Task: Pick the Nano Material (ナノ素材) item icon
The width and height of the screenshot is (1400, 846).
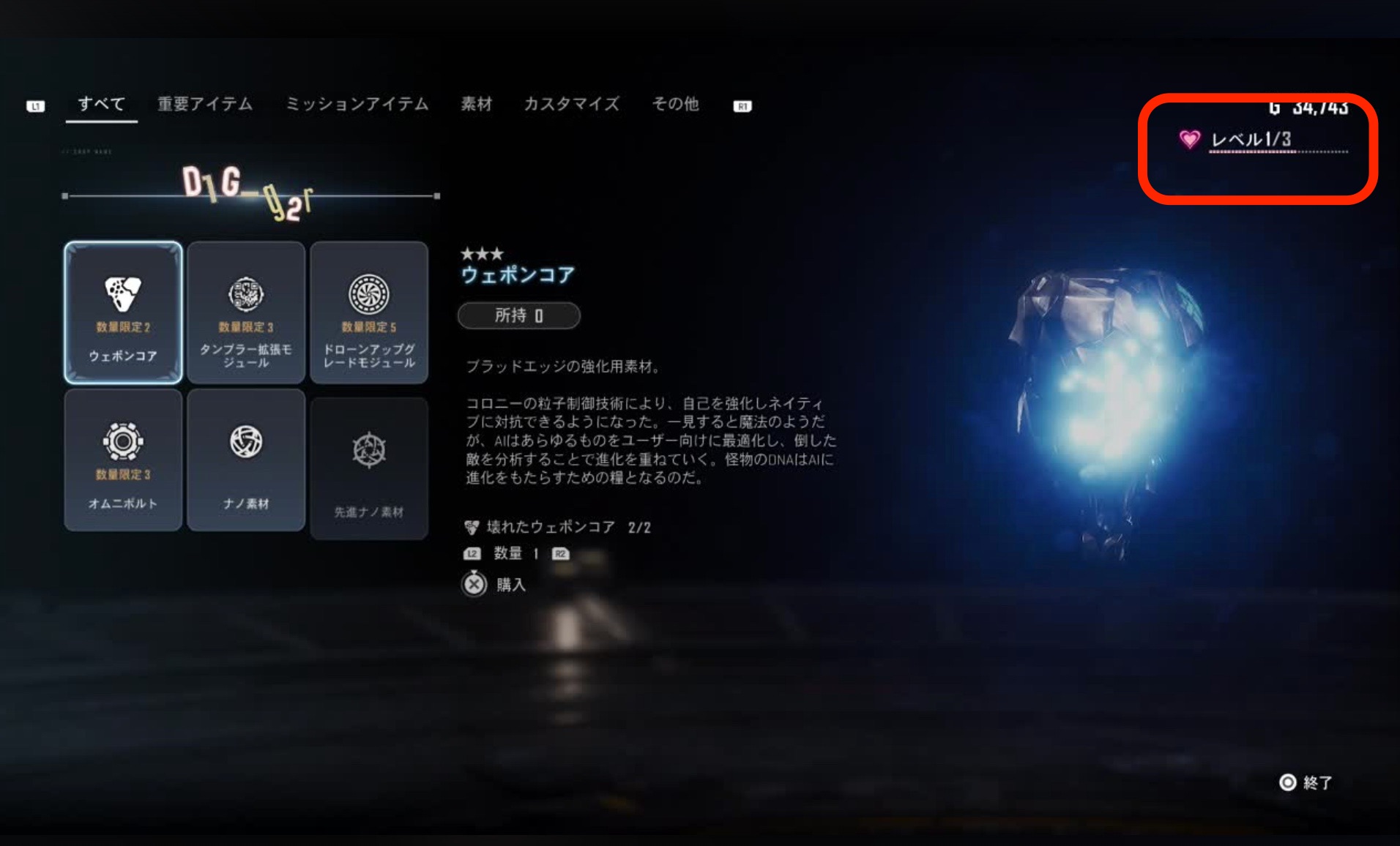Action: 246,456
